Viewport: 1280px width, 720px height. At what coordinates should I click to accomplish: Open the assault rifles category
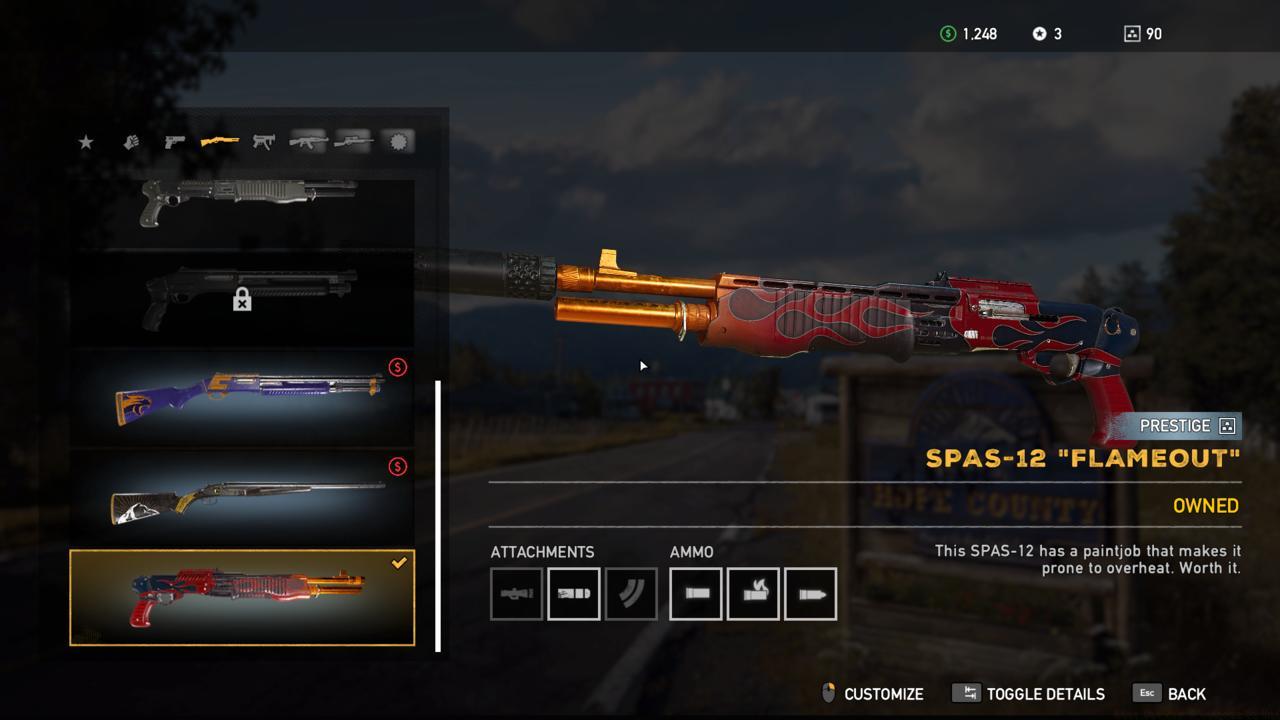(308, 141)
